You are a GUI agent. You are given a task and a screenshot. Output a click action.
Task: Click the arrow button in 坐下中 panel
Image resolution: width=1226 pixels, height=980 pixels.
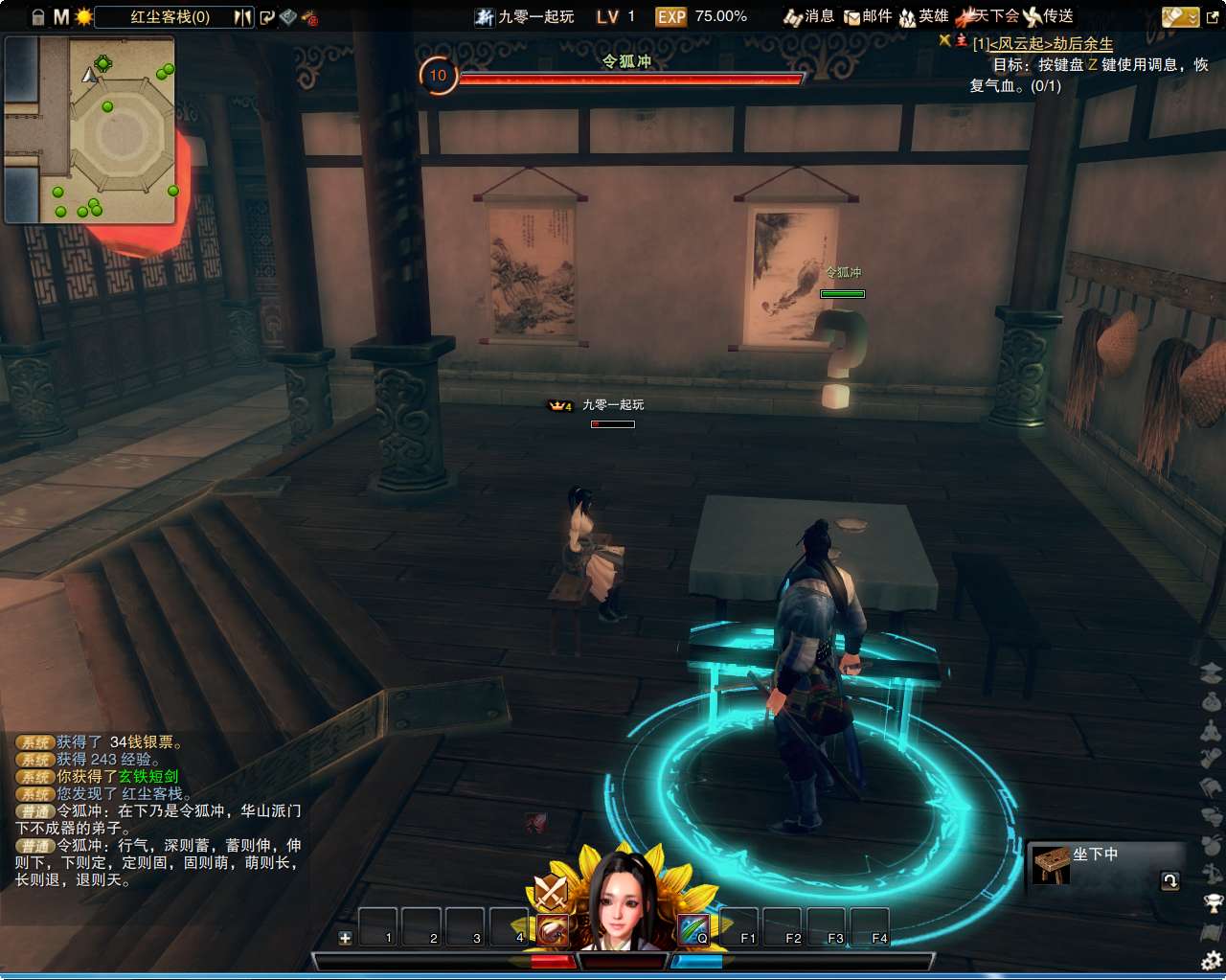pyautogui.click(x=1169, y=880)
